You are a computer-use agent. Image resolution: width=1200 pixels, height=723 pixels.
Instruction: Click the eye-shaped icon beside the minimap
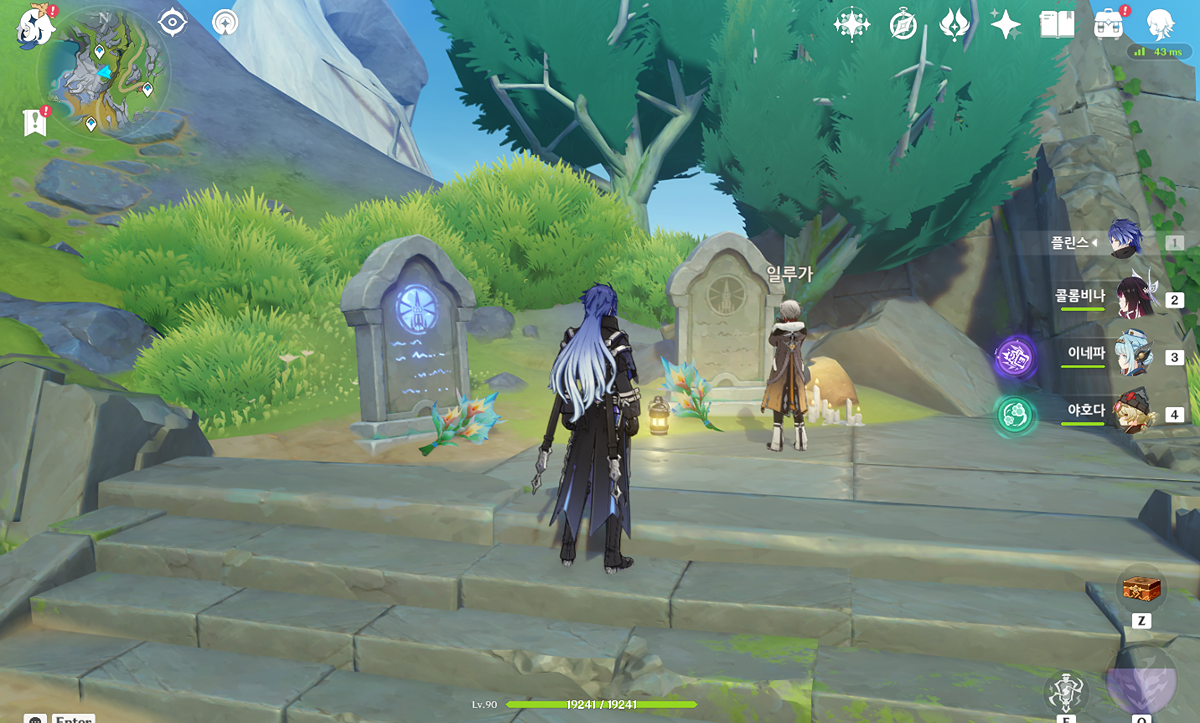click(x=173, y=22)
